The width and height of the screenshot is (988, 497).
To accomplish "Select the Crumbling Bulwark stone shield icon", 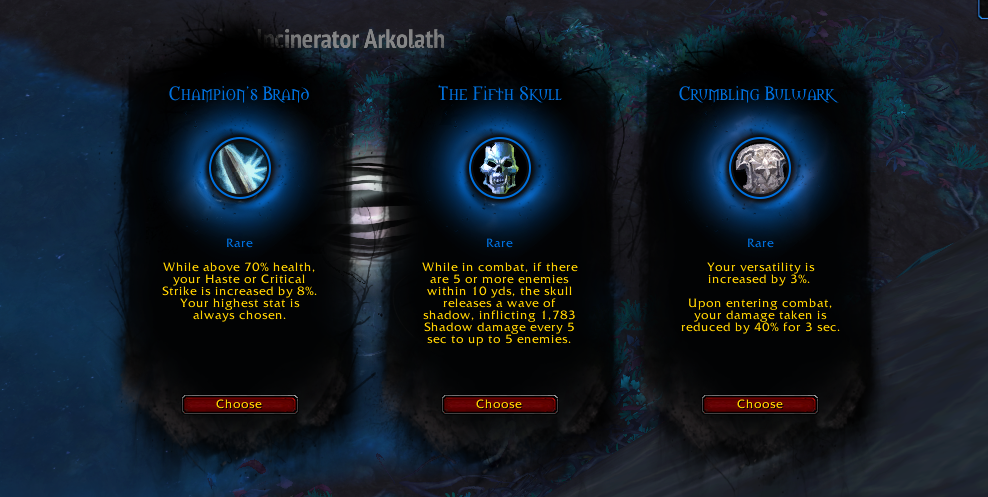I will (x=759, y=167).
